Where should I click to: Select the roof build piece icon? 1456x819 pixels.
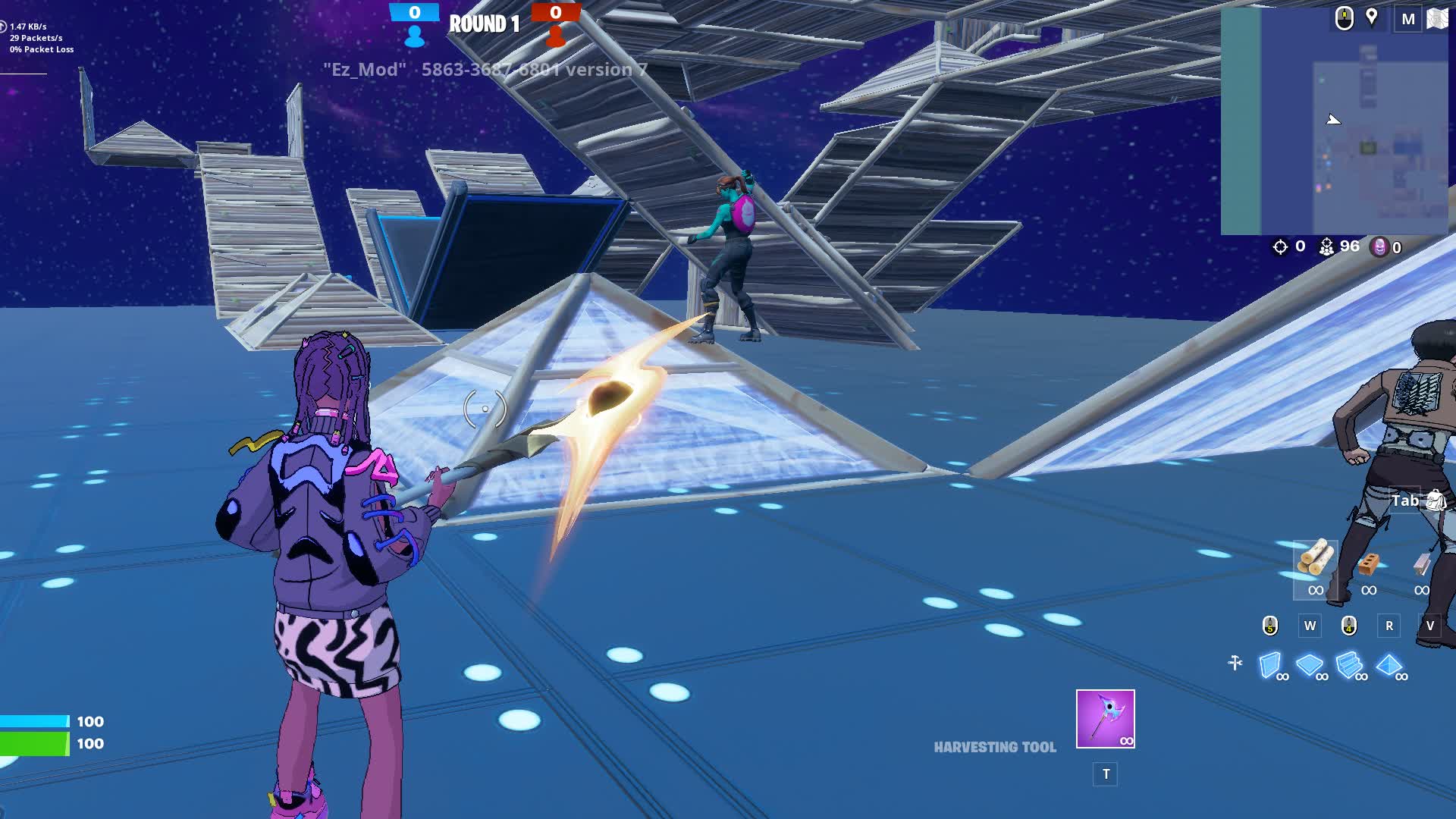(x=1389, y=665)
